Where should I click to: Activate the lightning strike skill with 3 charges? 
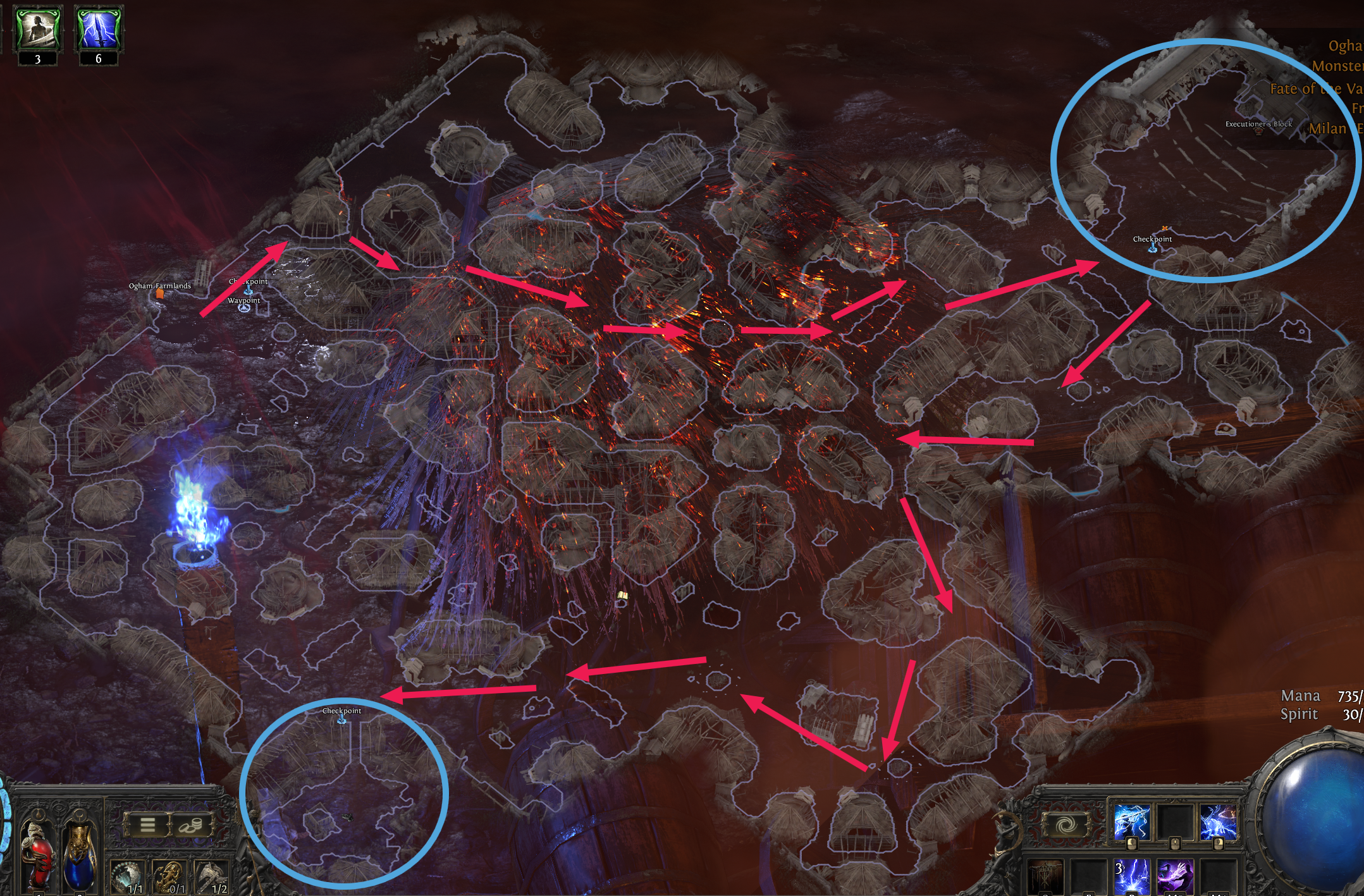coord(1132,878)
